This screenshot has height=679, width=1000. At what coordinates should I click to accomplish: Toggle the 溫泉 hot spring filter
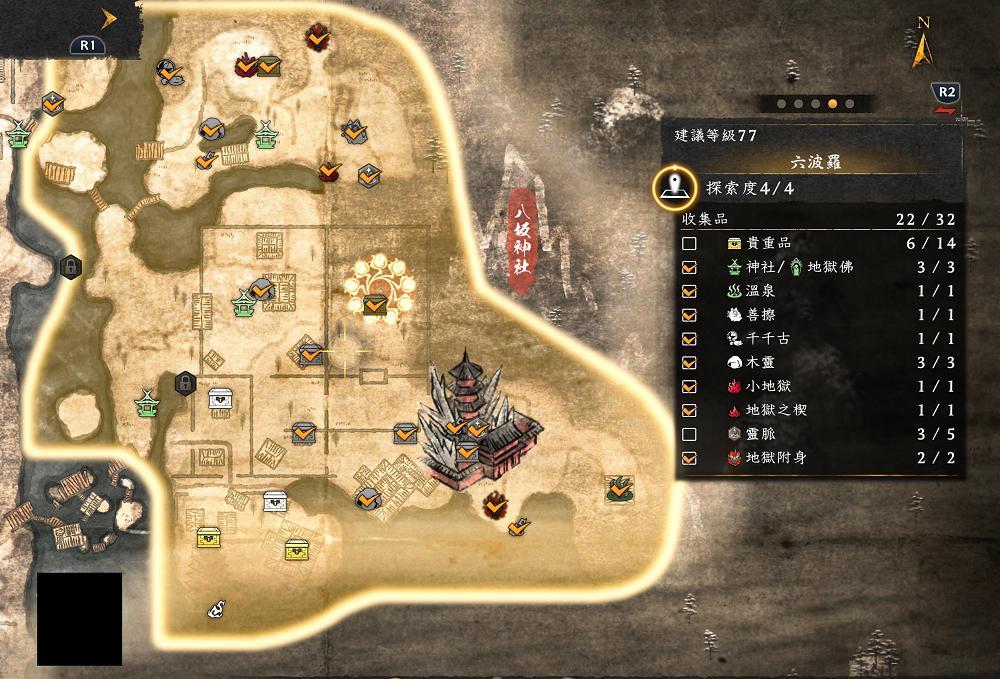point(689,291)
